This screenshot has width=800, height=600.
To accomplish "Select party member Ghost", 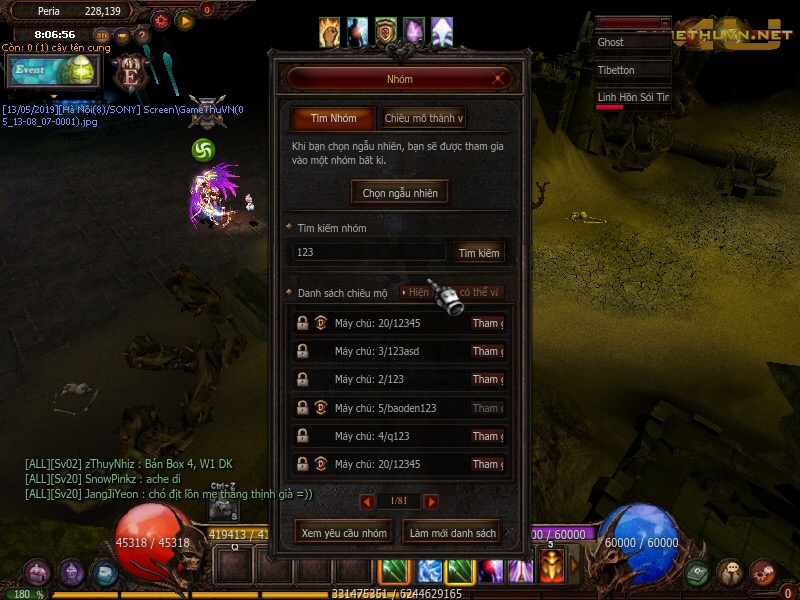I will 631,43.
